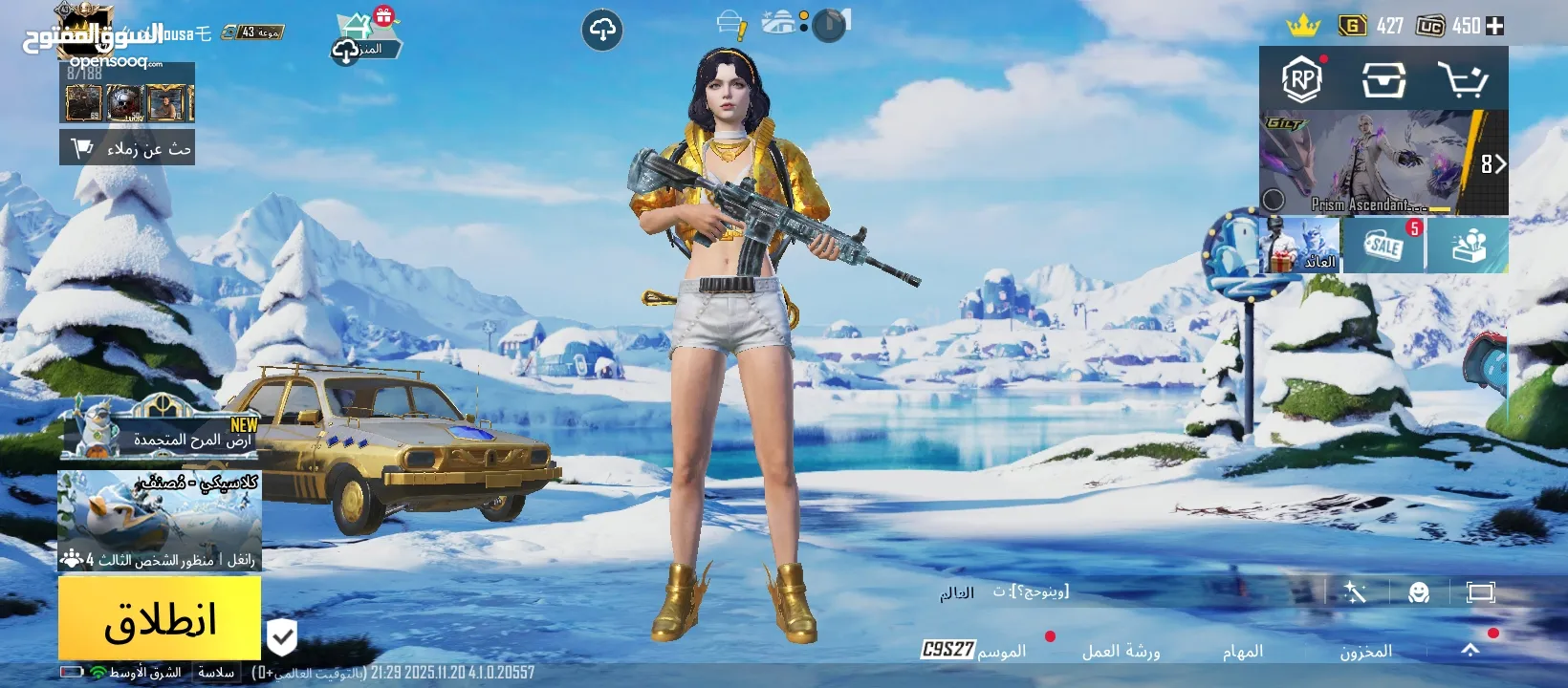Open the crate box icon

[x=1383, y=79]
